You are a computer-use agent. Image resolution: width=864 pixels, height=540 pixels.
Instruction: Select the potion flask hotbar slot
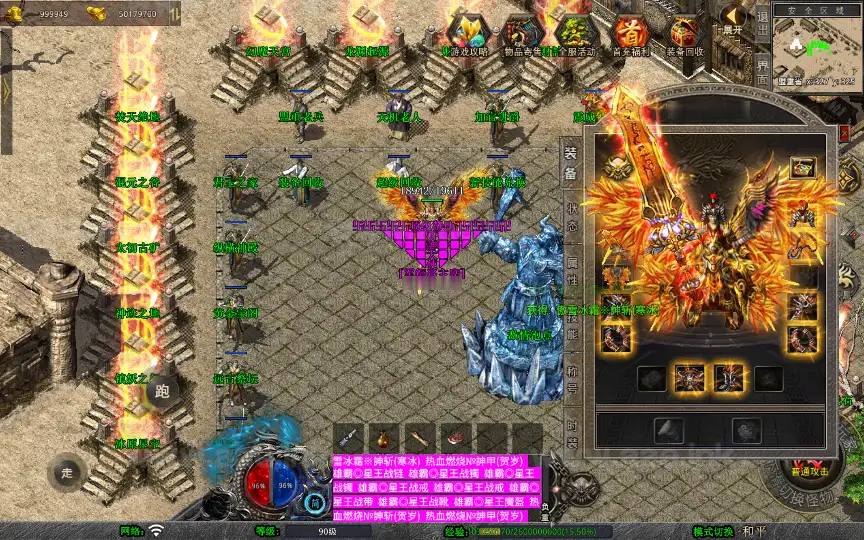pyautogui.click(x=382, y=437)
